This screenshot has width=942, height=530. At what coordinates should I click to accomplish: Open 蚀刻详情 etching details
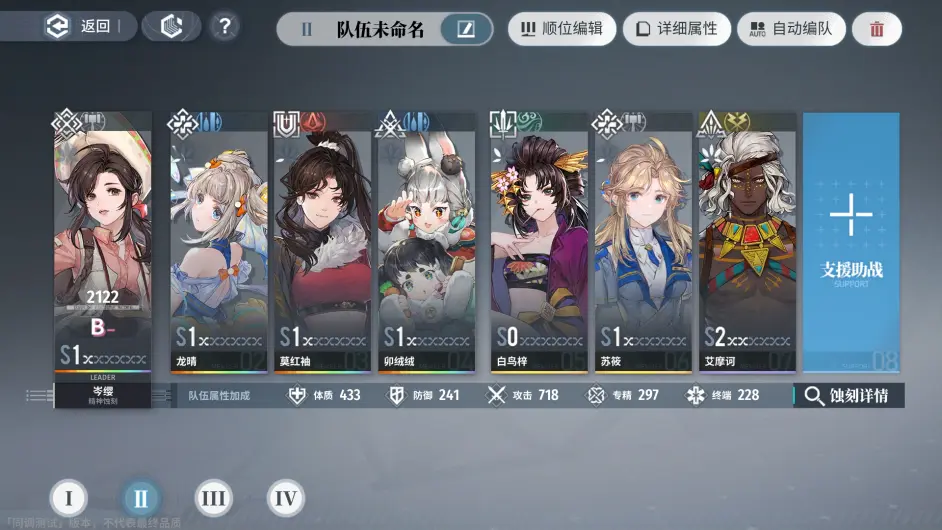849,395
